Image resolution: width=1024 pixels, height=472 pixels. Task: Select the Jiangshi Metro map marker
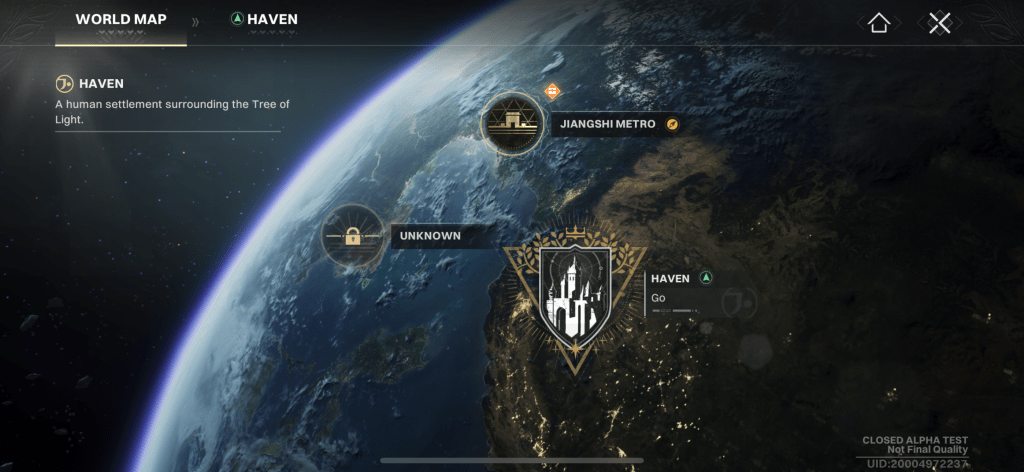(512, 124)
